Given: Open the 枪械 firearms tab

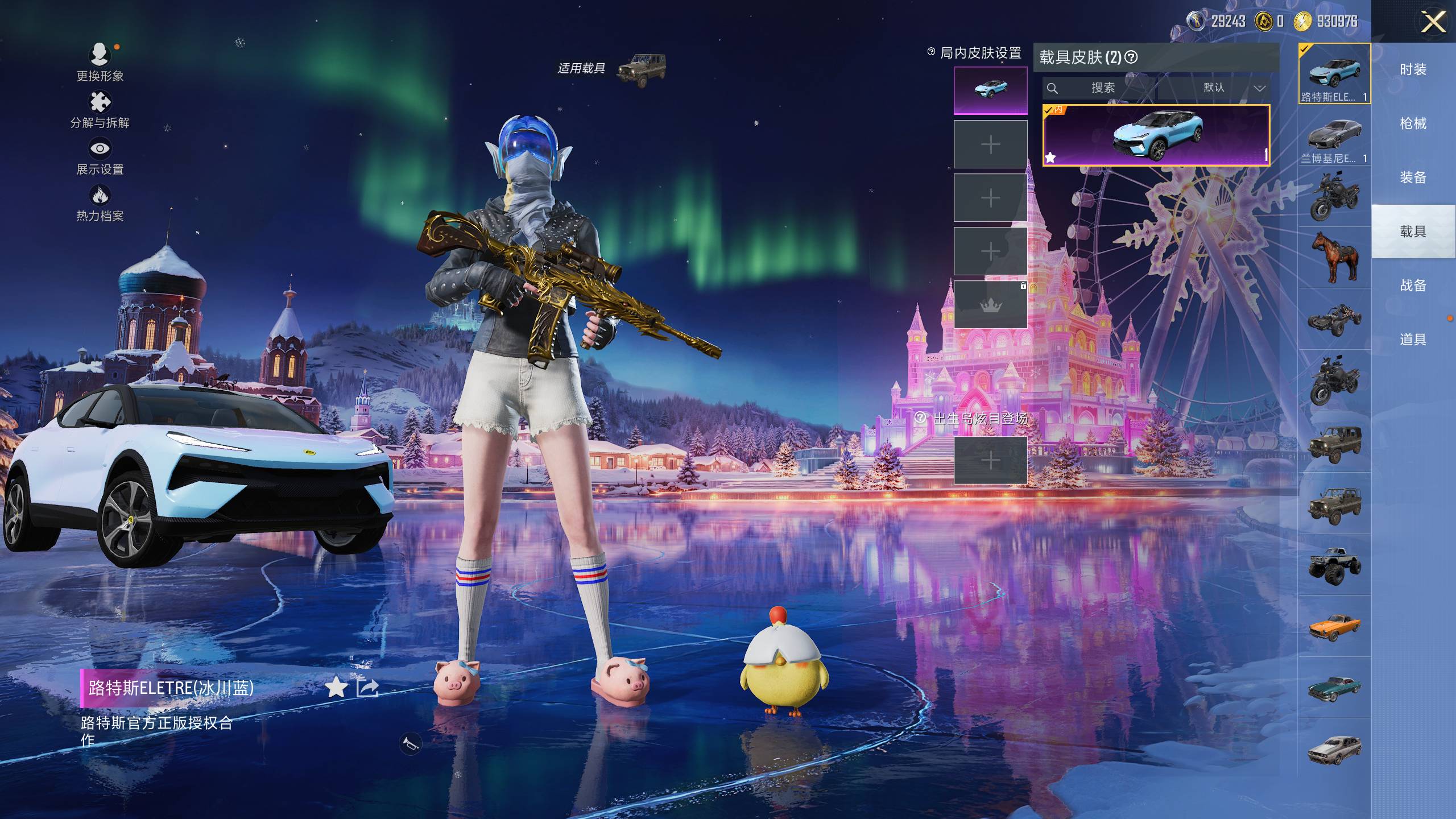Looking at the screenshot, I should (x=1413, y=123).
